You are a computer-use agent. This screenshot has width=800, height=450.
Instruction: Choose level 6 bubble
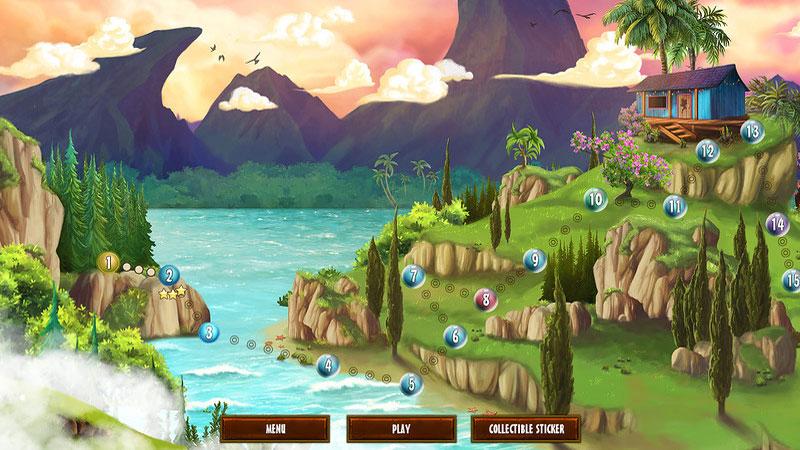(x=455, y=337)
